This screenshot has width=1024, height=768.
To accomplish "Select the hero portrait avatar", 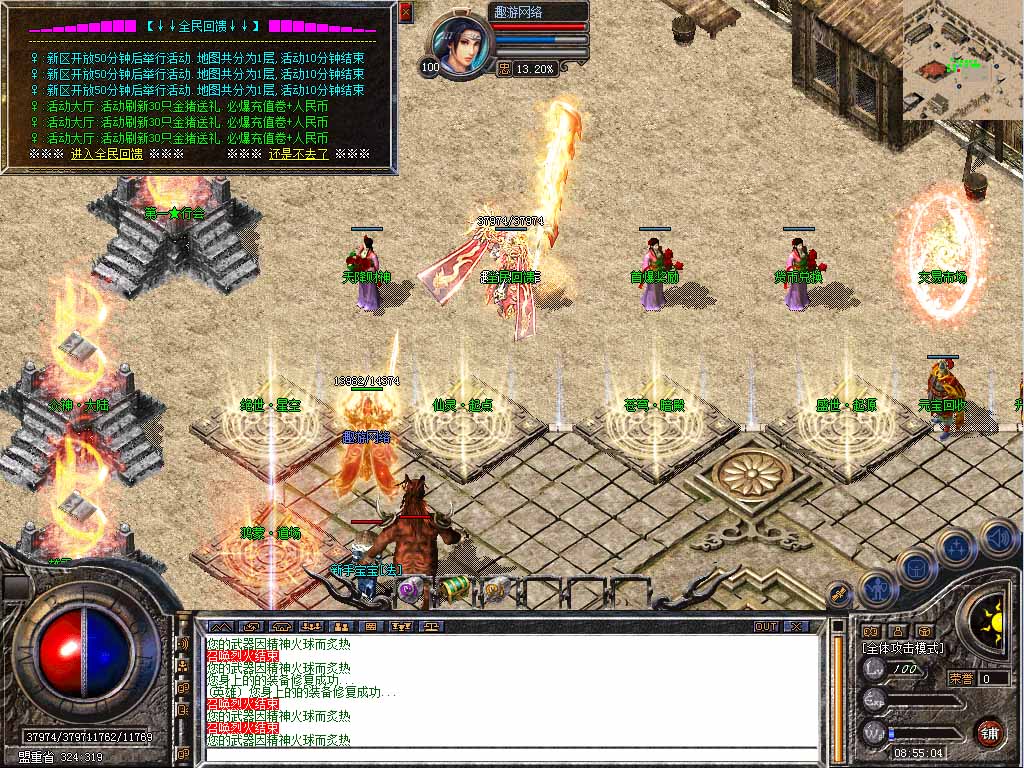I will [x=463, y=46].
